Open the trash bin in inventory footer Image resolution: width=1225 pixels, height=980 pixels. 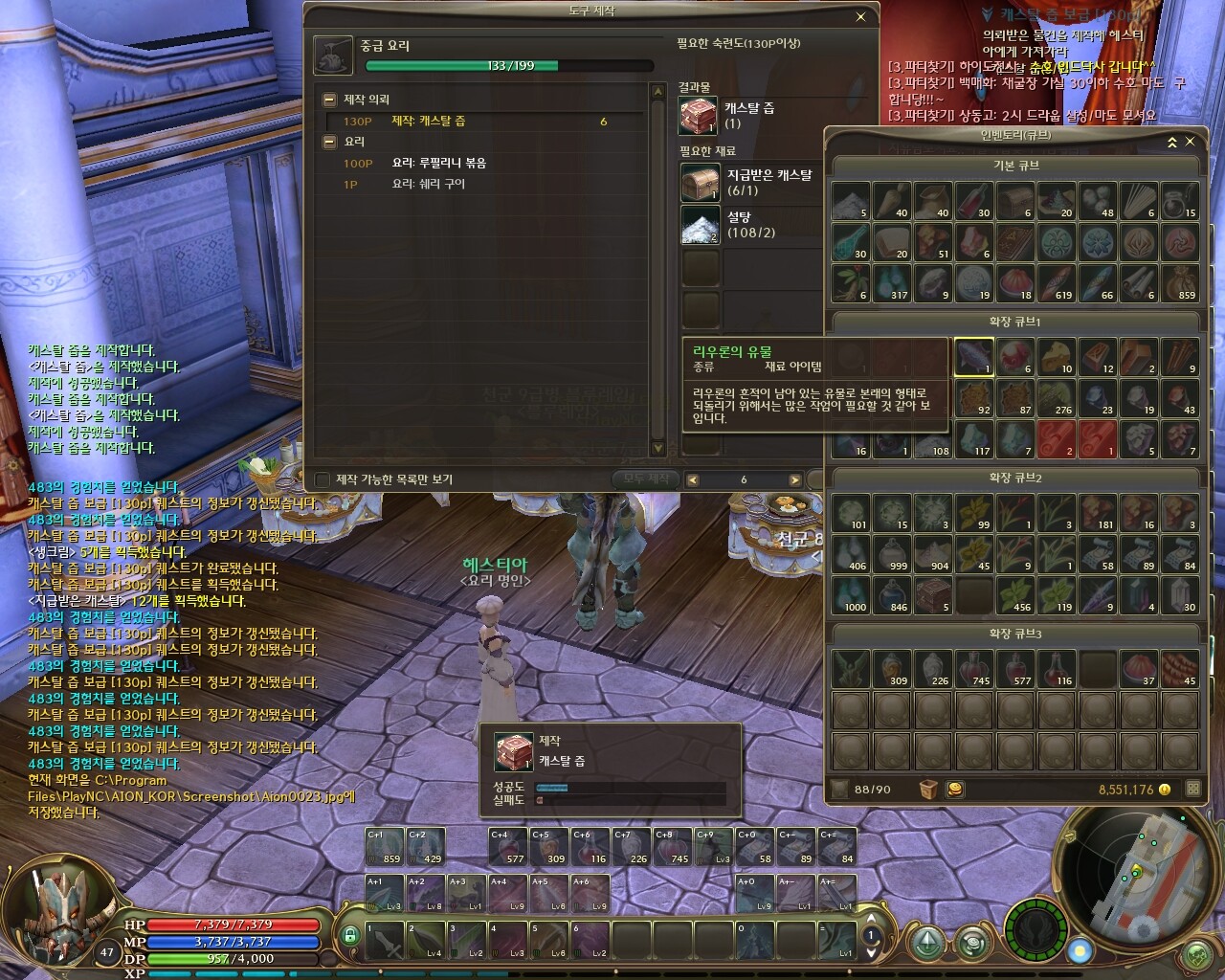927,790
